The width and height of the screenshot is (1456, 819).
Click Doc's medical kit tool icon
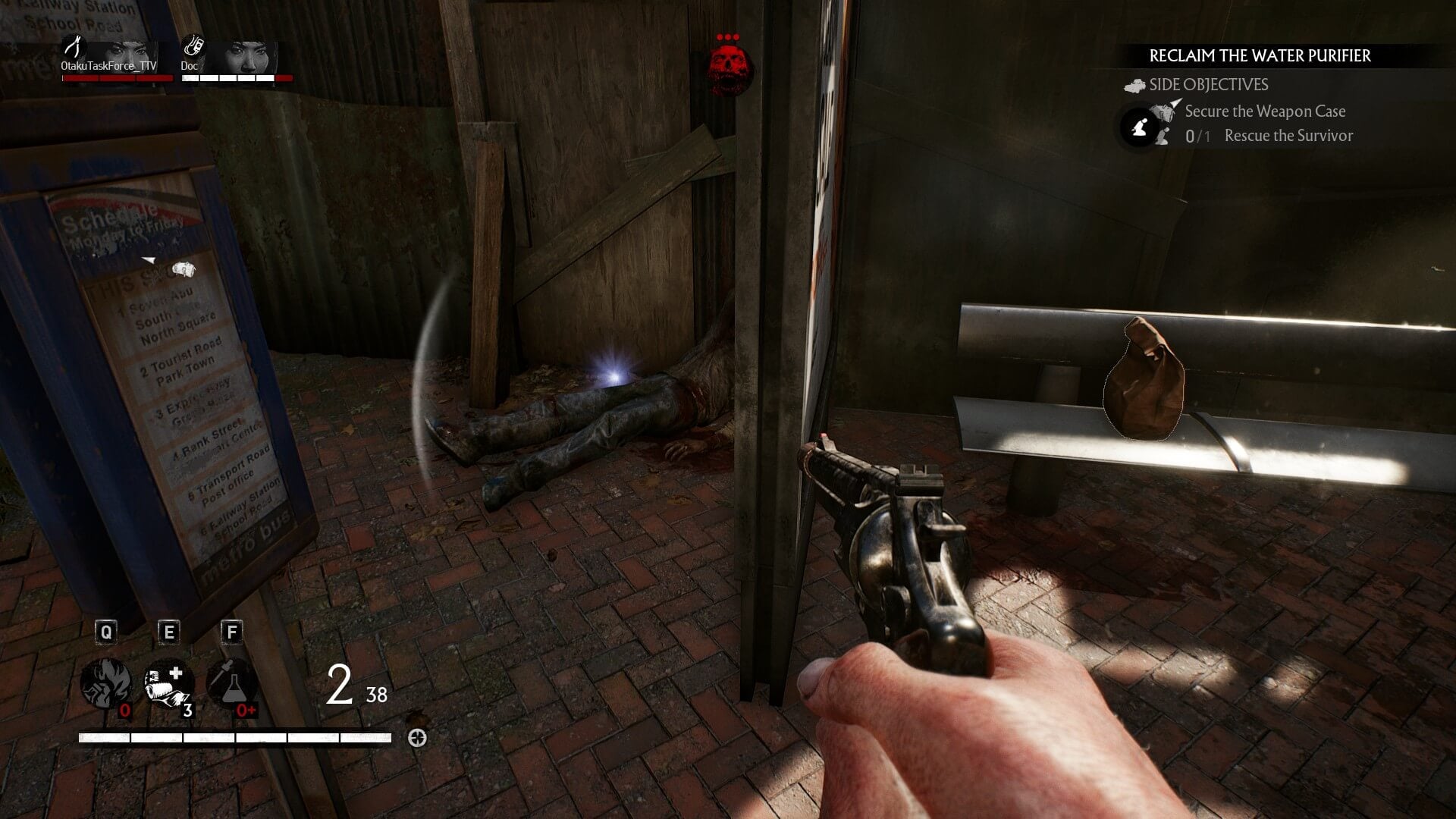[193, 47]
